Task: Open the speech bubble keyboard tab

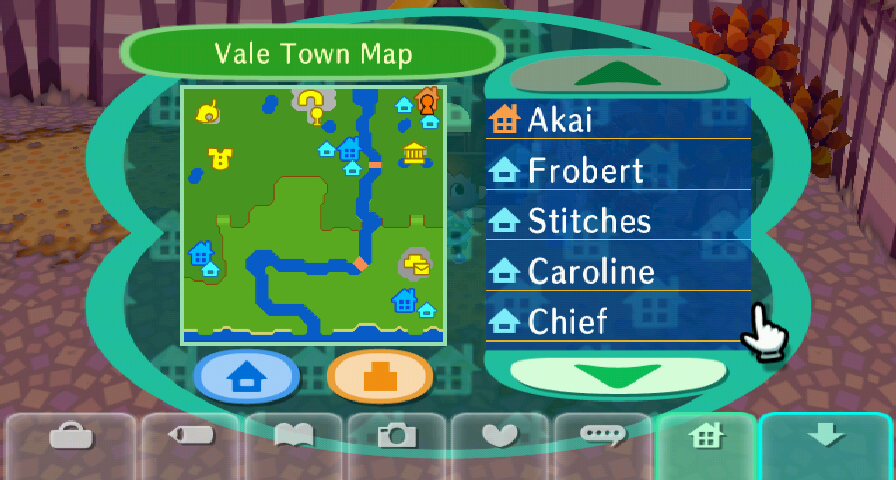Action: click(x=604, y=436)
